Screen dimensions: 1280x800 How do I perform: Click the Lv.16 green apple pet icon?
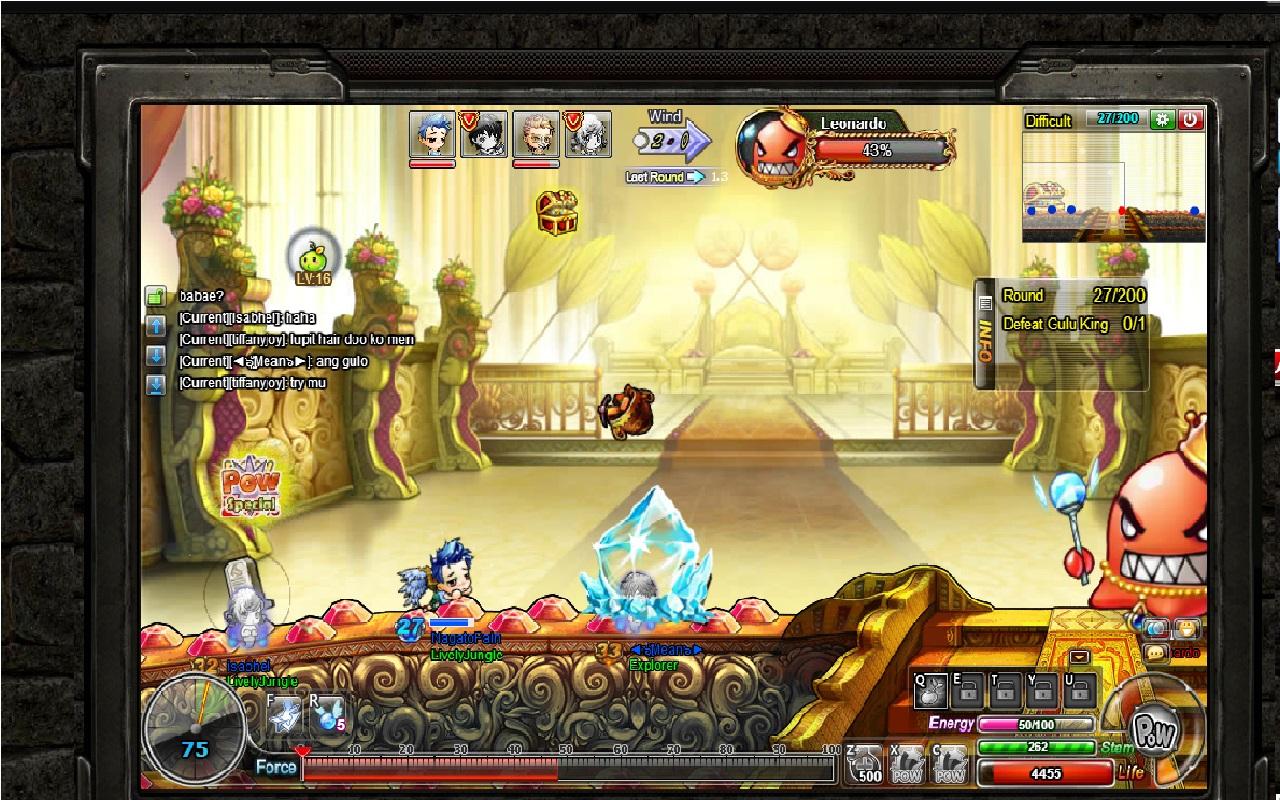[x=312, y=256]
